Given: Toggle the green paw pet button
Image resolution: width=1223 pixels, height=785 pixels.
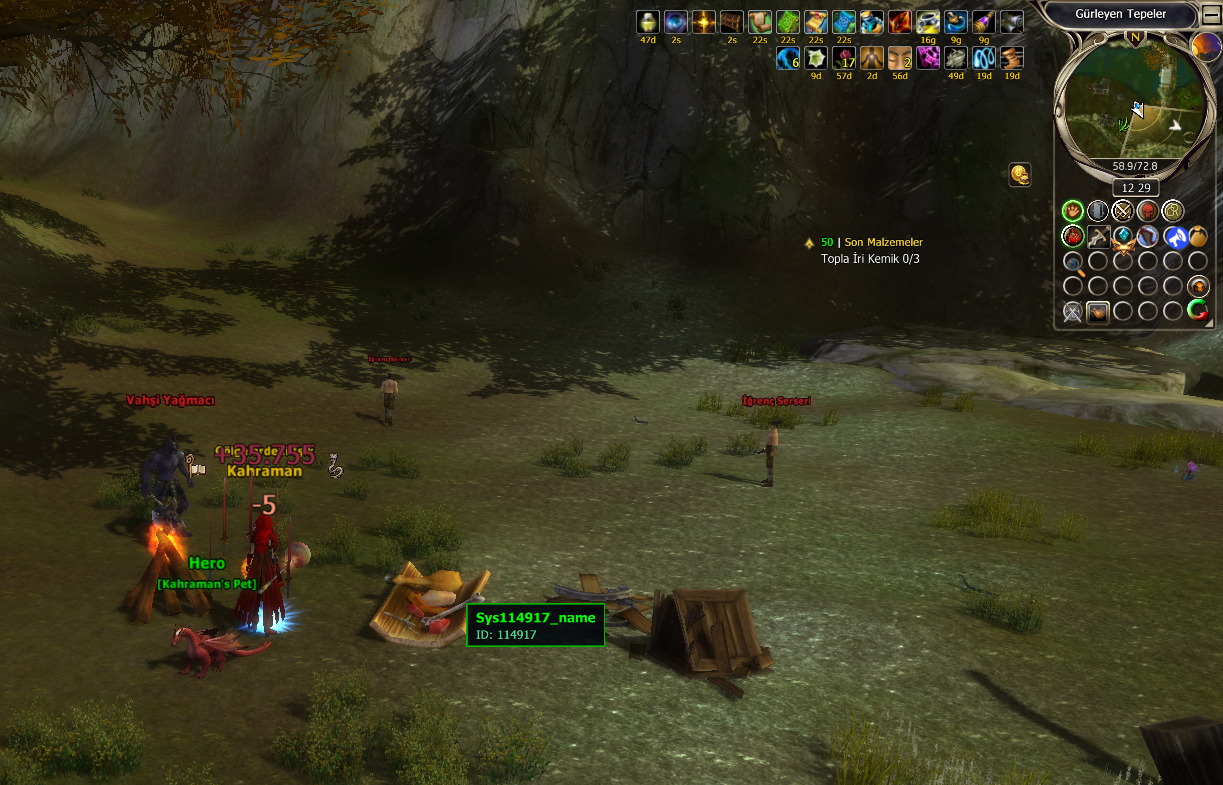Looking at the screenshot, I should click(x=1073, y=211).
